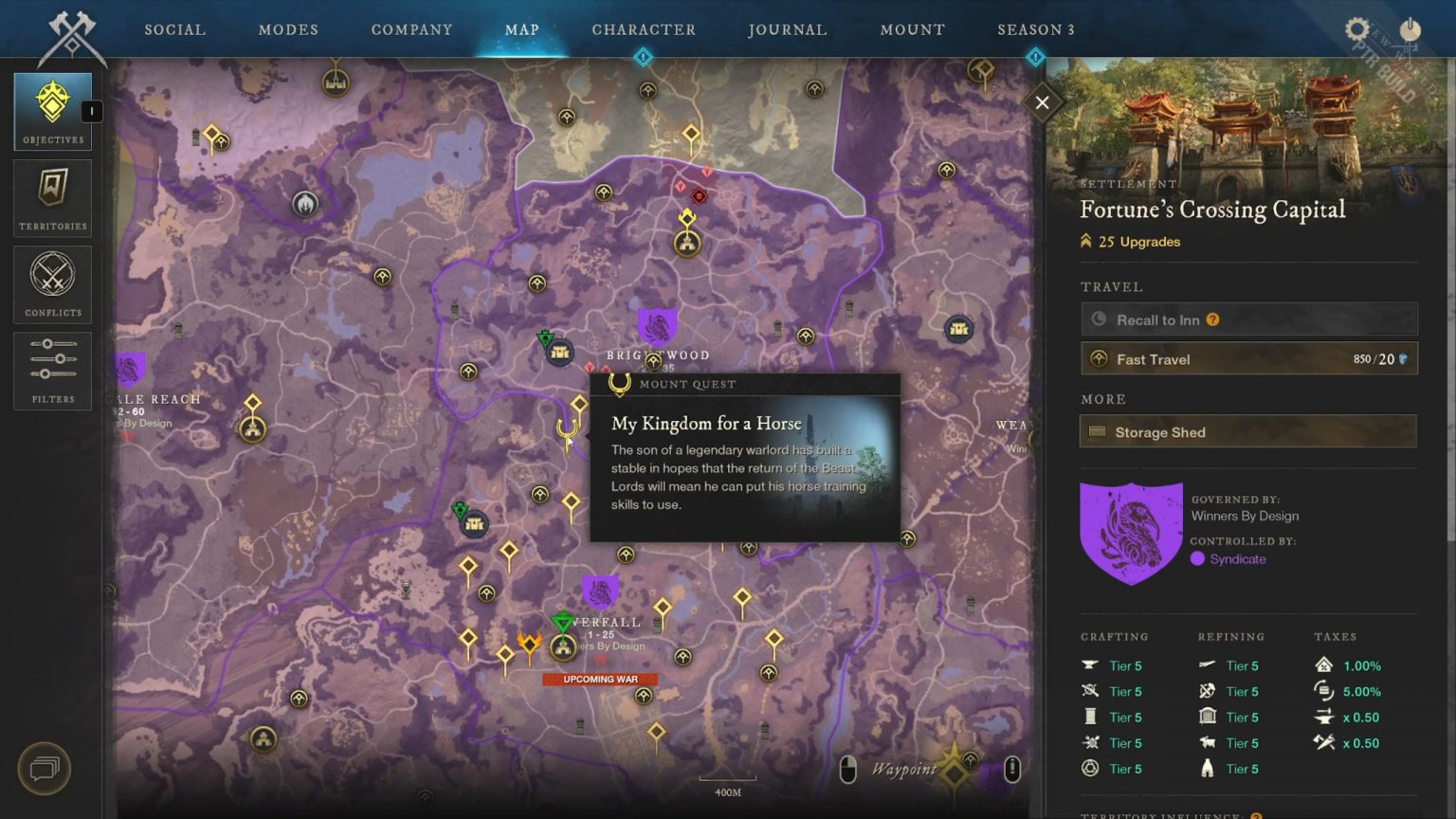View the Conflicts sidebar panel
1456x819 pixels.
tap(52, 282)
